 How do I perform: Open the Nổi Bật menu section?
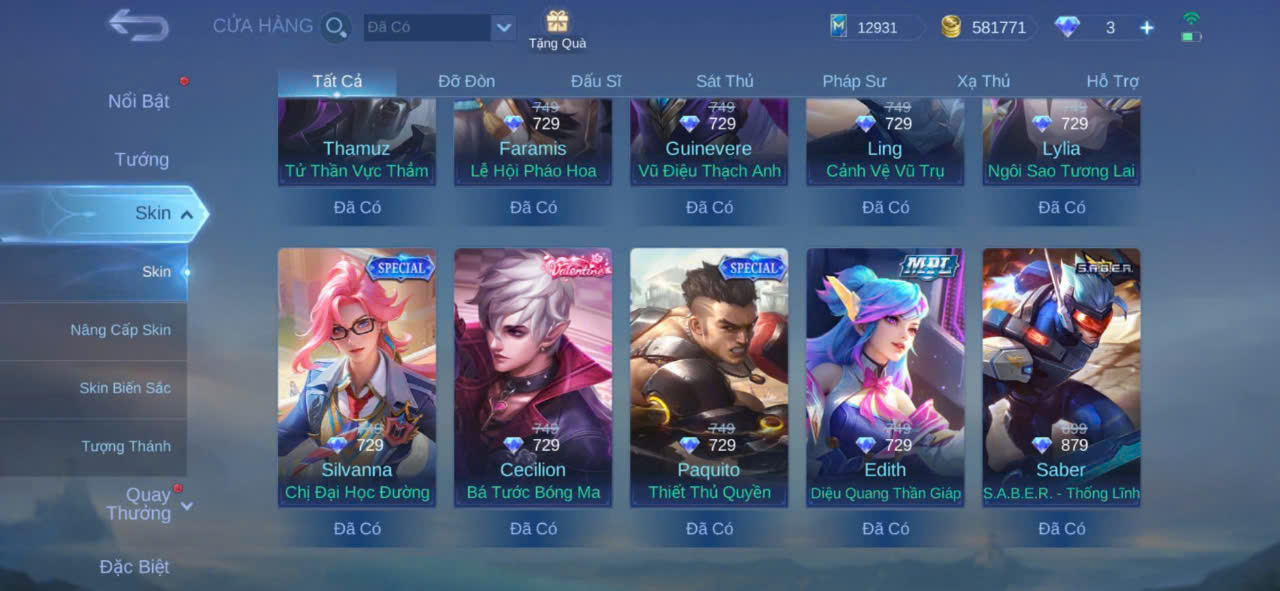tap(139, 101)
